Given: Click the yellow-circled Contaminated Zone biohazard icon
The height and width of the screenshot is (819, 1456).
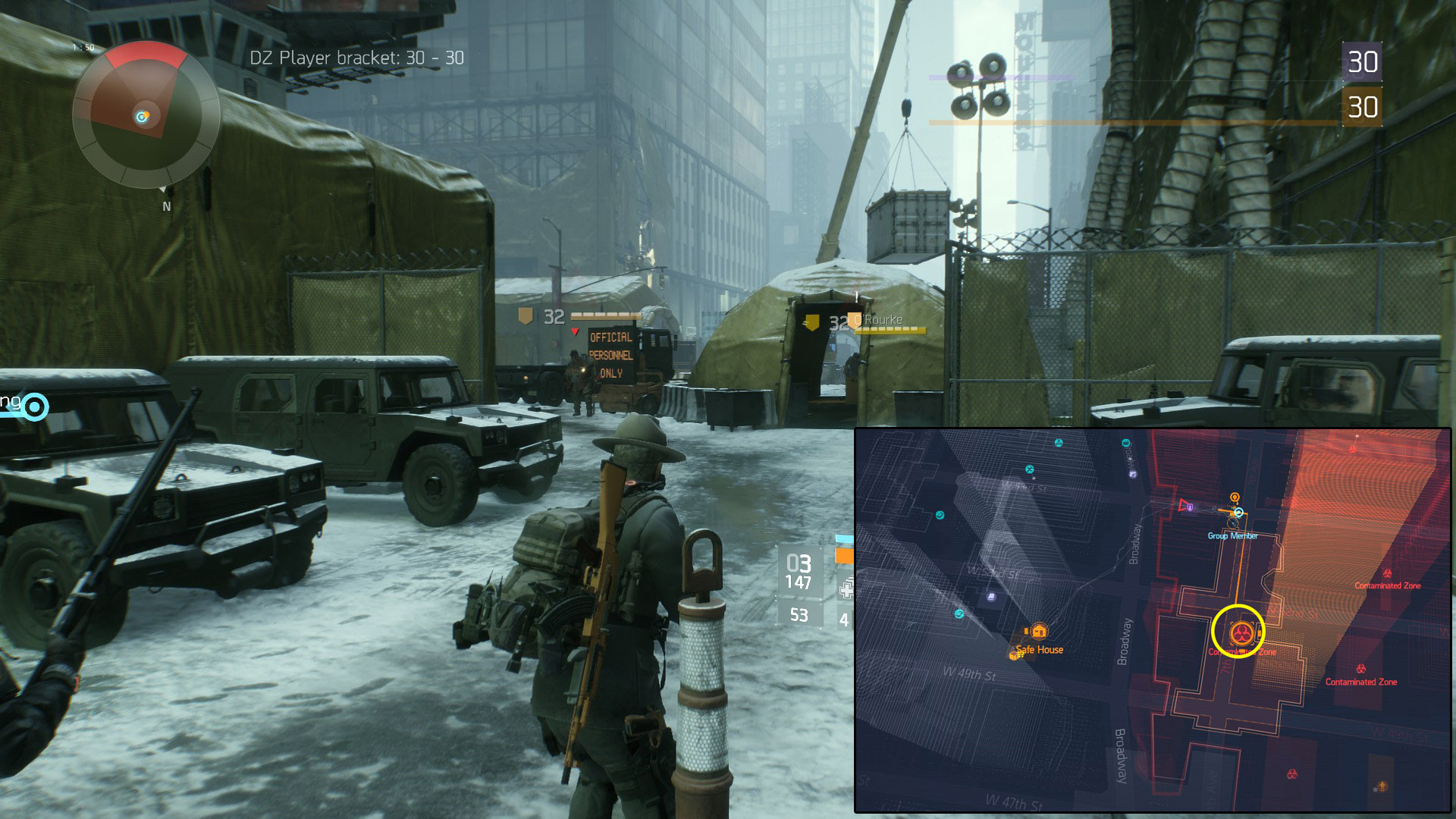Looking at the screenshot, I should point(1241,632).
